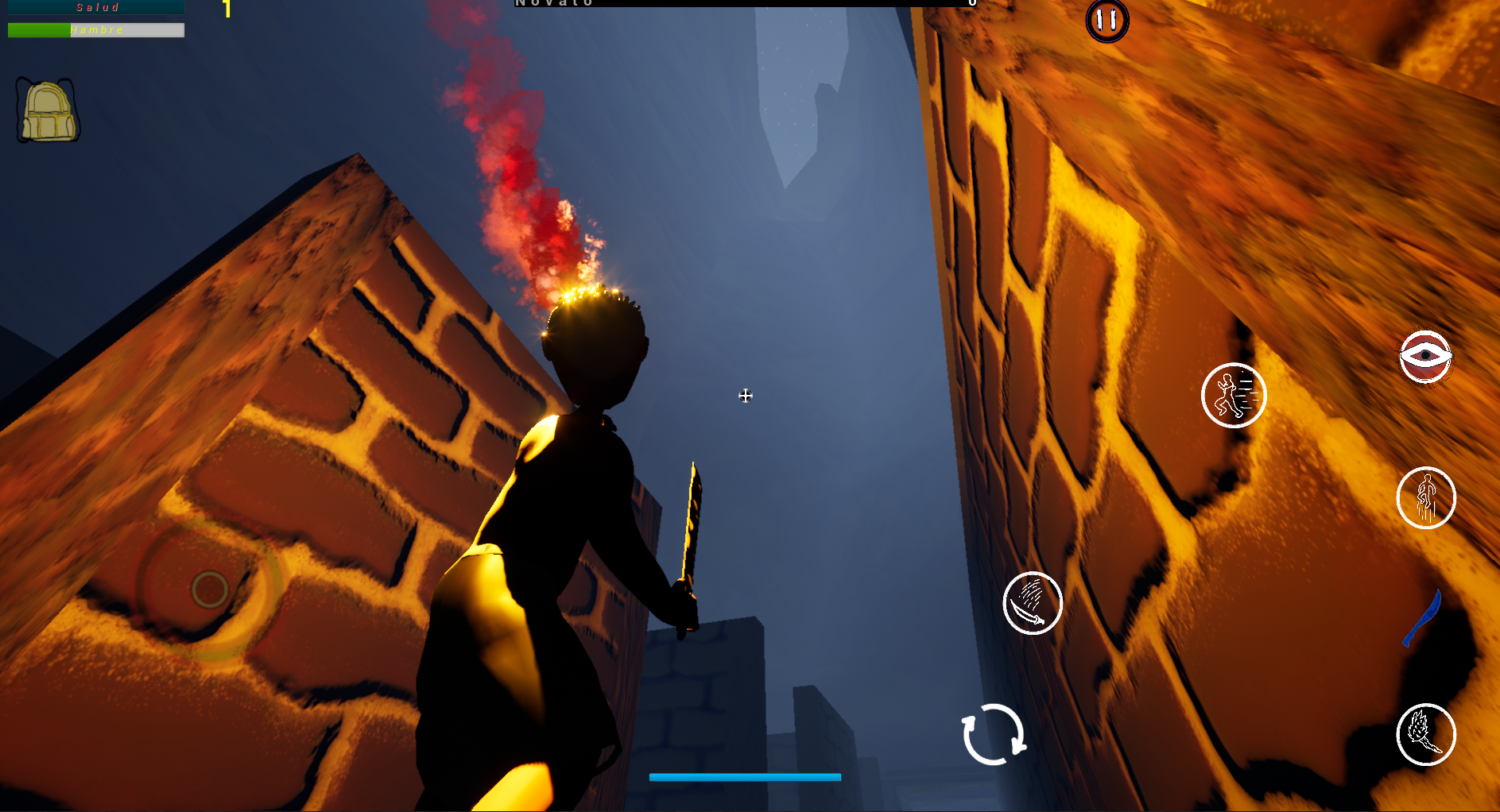Open the backpack inventory
The width and height of the screenshot is (1500, 812).
48,111
